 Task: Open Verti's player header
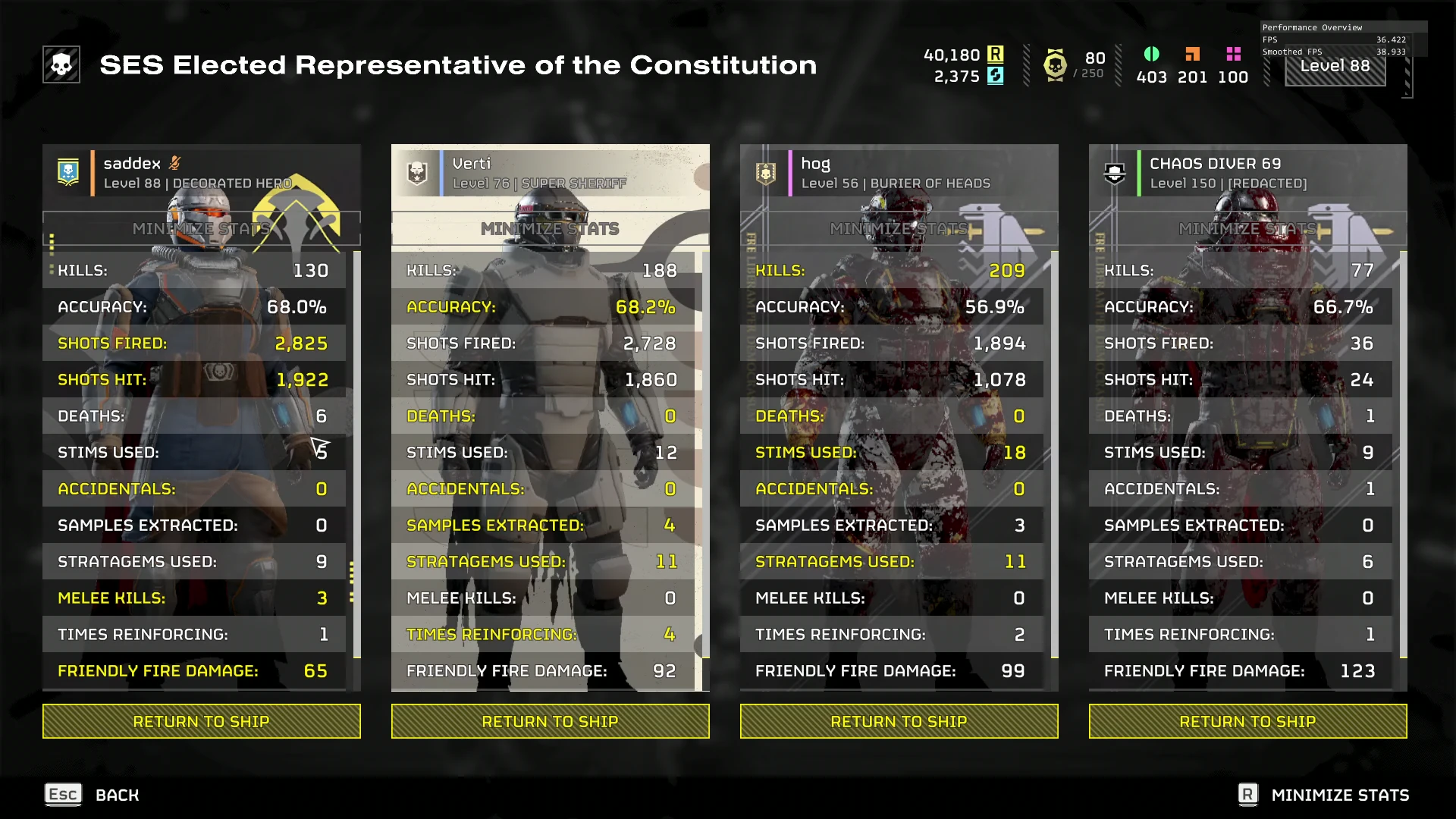pos(550,174)
